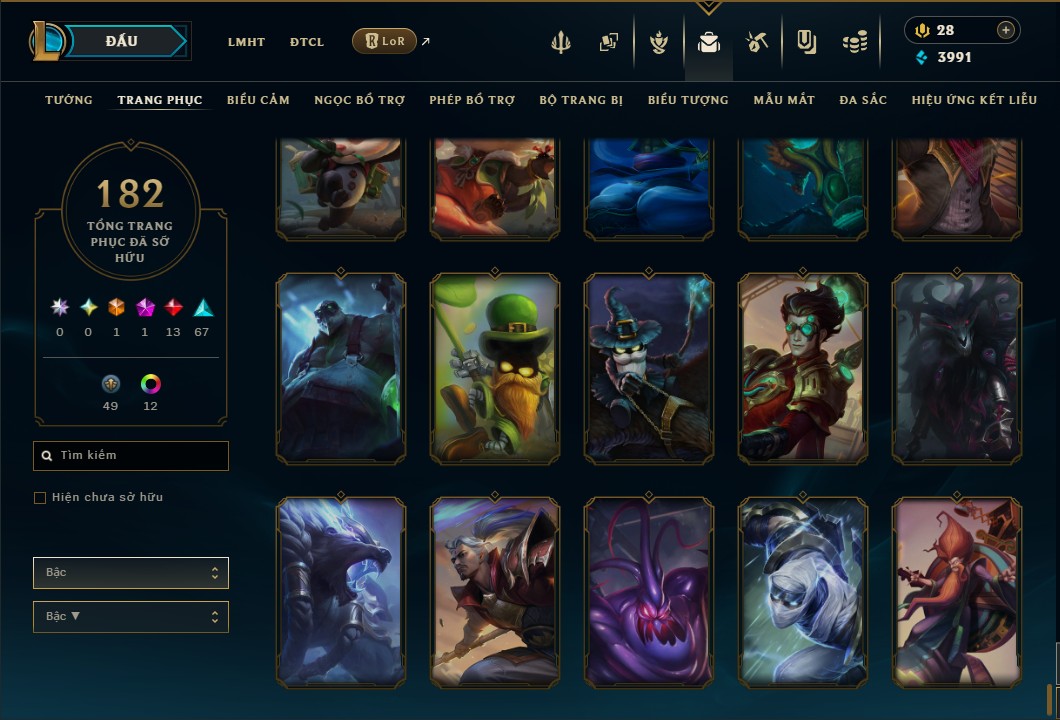Image resolution: width=1060 pixels, height=720 pixels.
Task: Click the Tìm kiếm search field
Action: (x=131, y=456)
